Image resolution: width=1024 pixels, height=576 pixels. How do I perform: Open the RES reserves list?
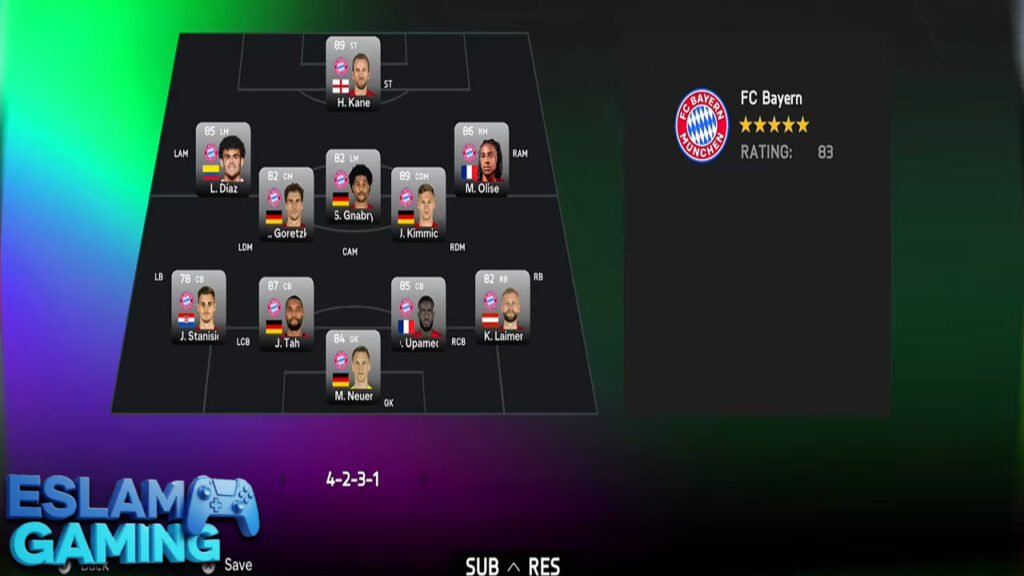click(x=544, y=567)
